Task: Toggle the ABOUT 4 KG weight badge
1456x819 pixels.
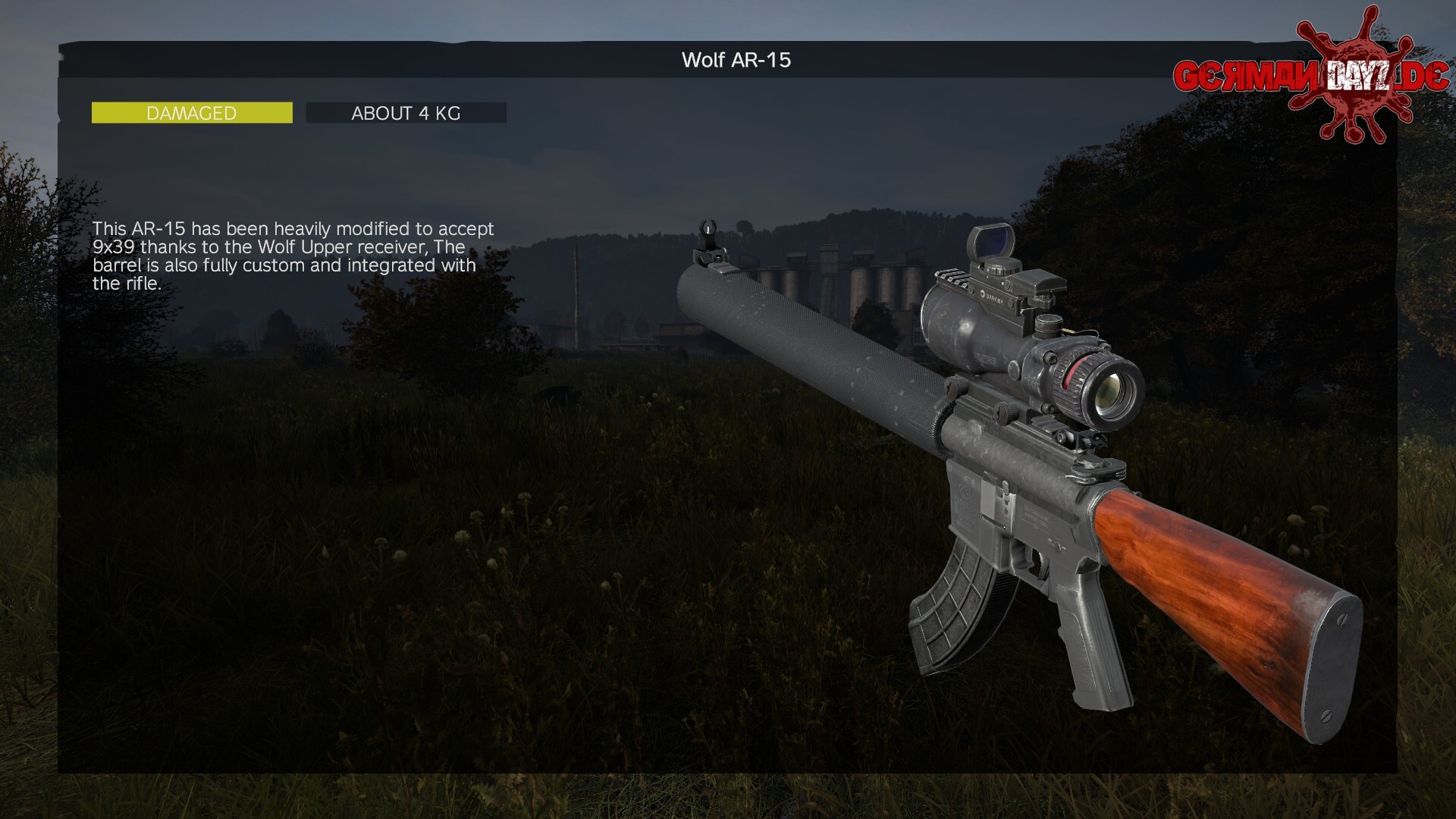Action: (406, 112)
